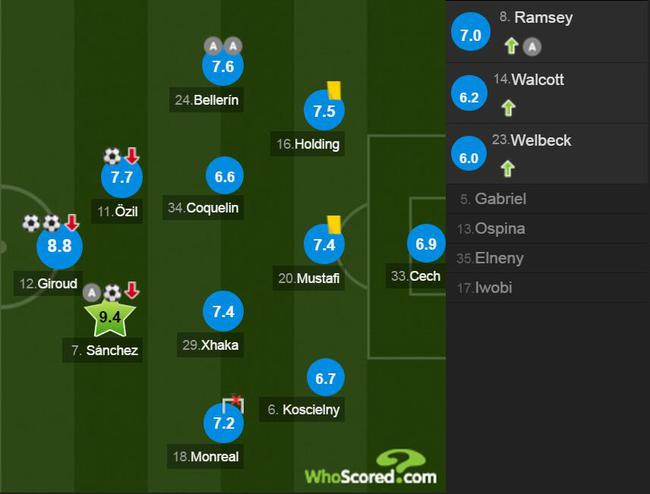Choose Coquelin's 6.6 rating bubble
650x494 pixels.
click(x=224, y=177)
